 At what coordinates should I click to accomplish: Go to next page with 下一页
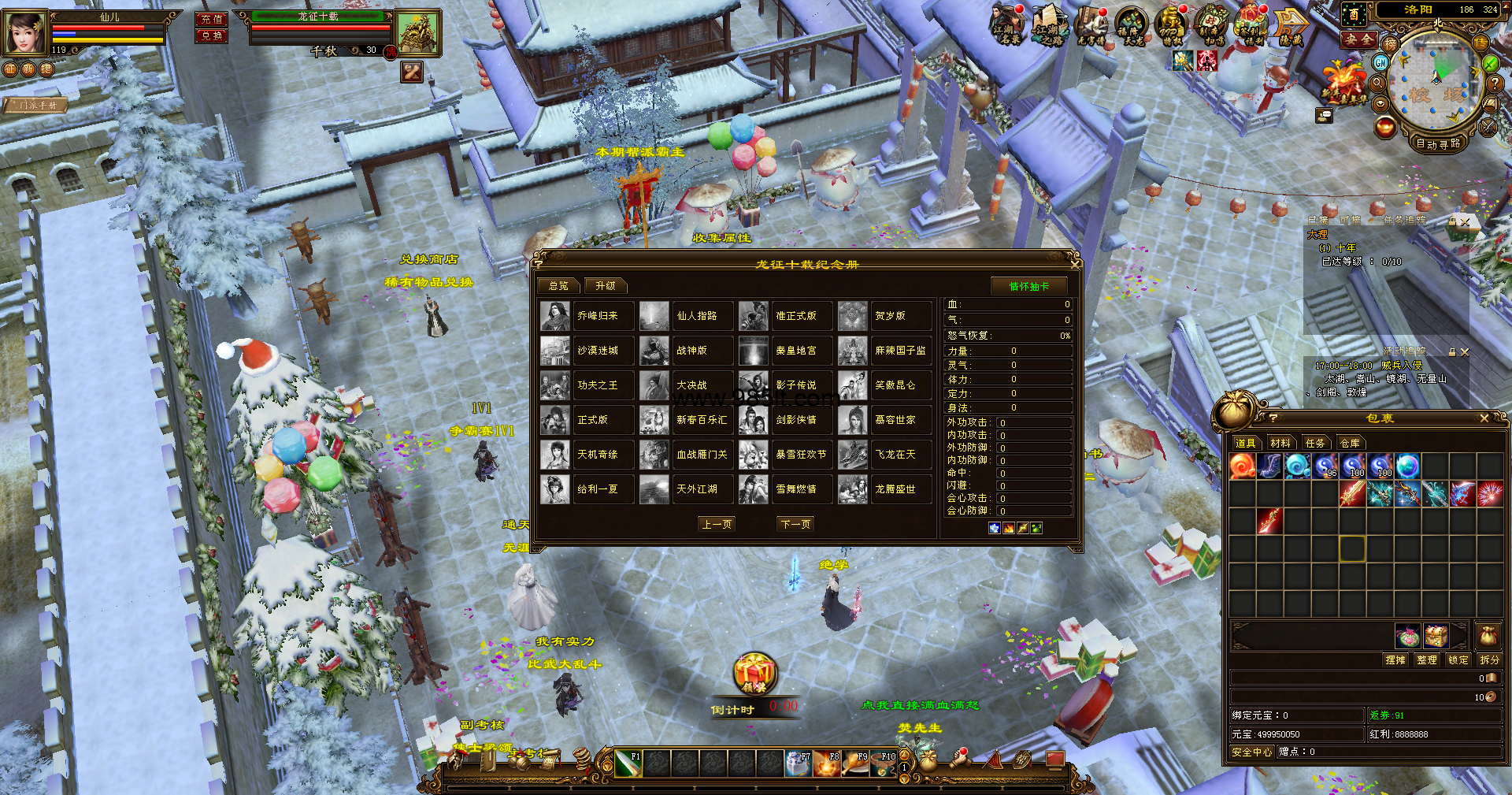pos(795,524)
